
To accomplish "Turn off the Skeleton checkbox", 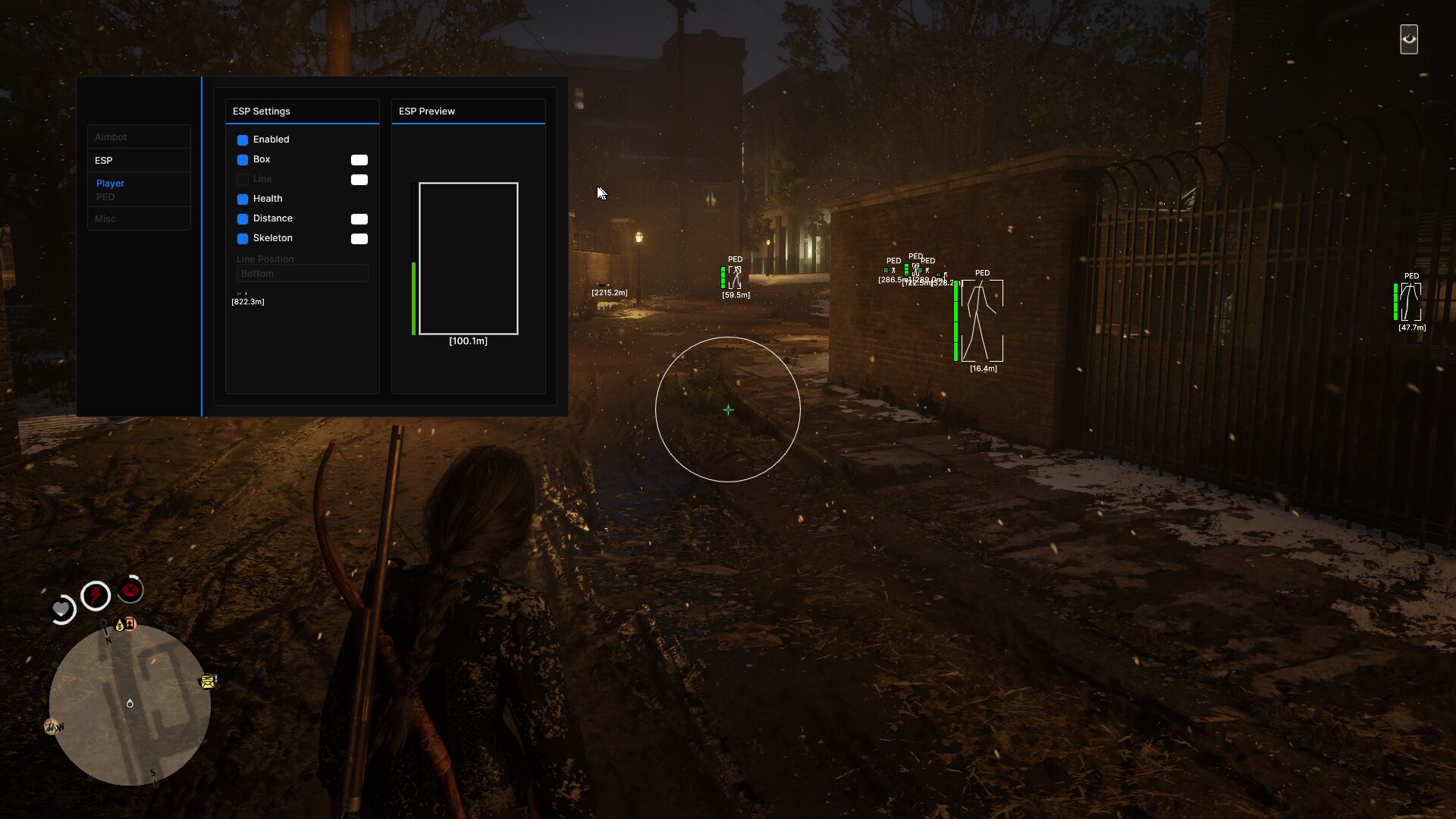I will [x=243, y=239].
